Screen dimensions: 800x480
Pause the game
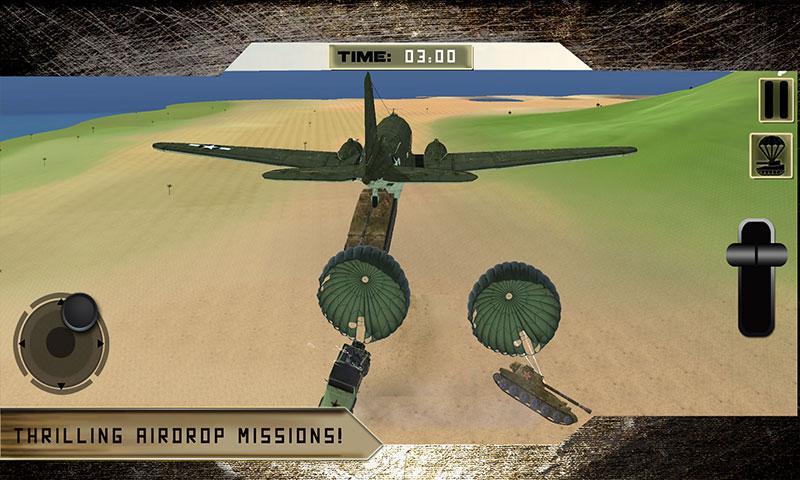[771, 101]
